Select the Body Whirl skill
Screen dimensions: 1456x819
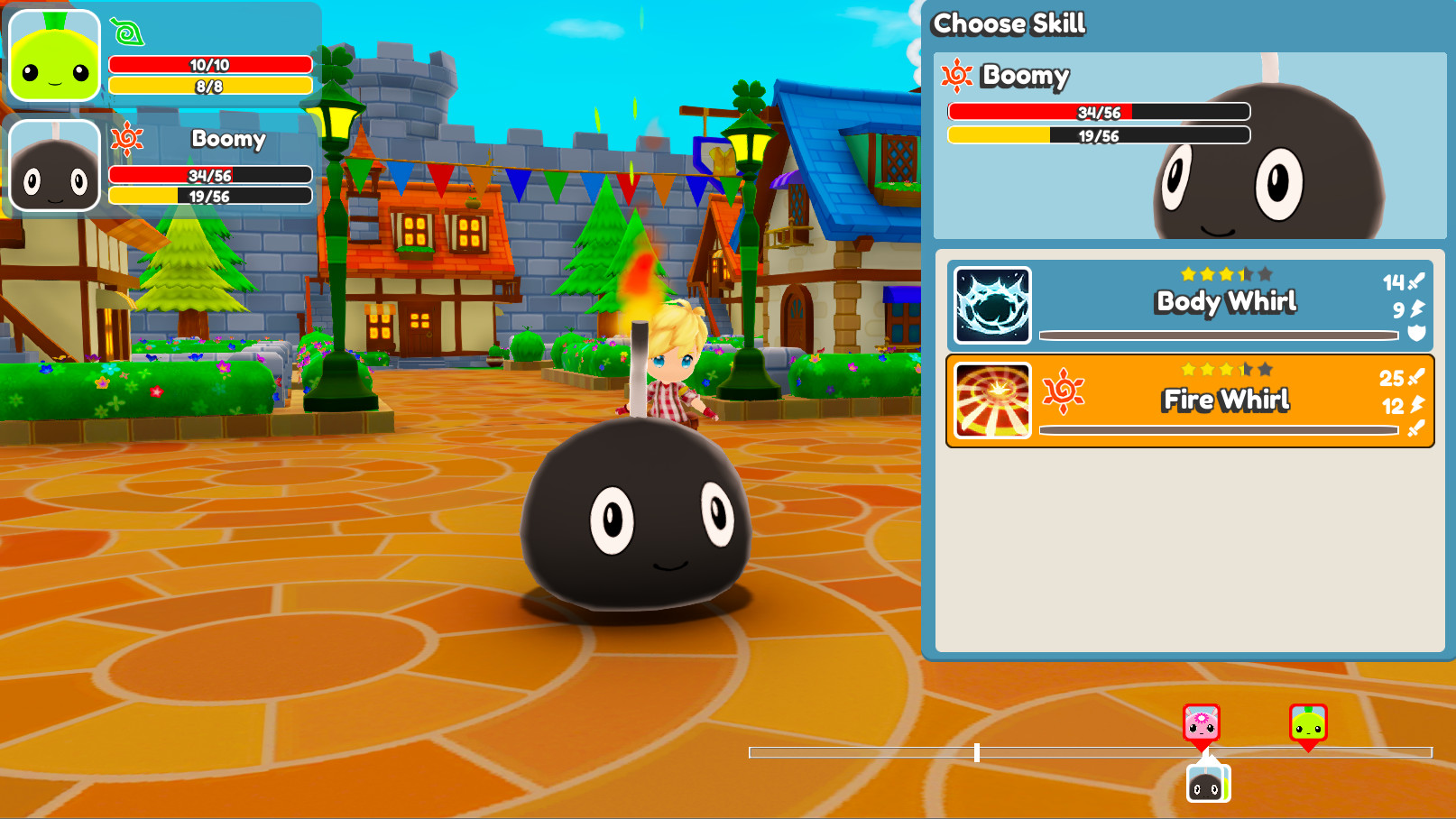[1190, 305]
